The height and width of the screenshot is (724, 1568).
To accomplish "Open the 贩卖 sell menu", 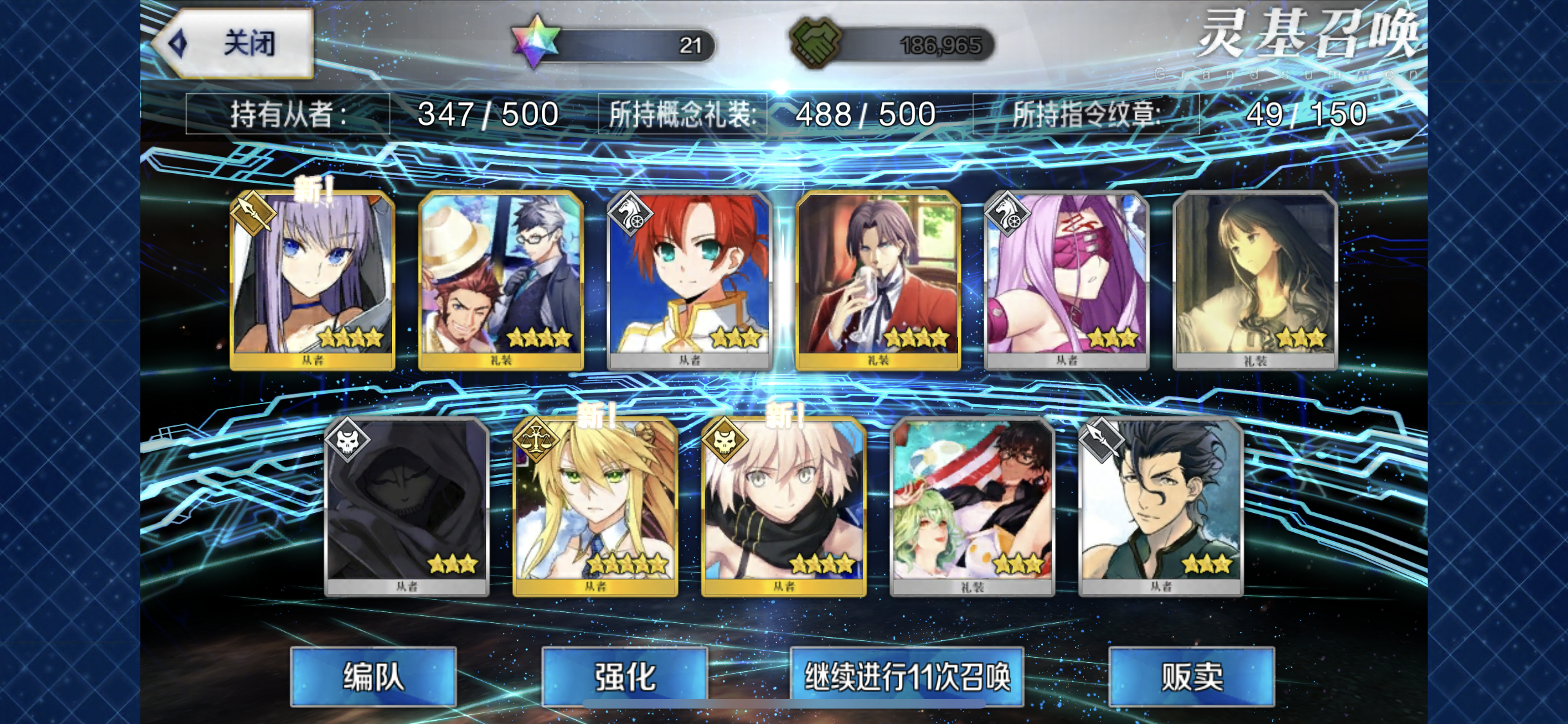I will click(x=1191, y=677).
